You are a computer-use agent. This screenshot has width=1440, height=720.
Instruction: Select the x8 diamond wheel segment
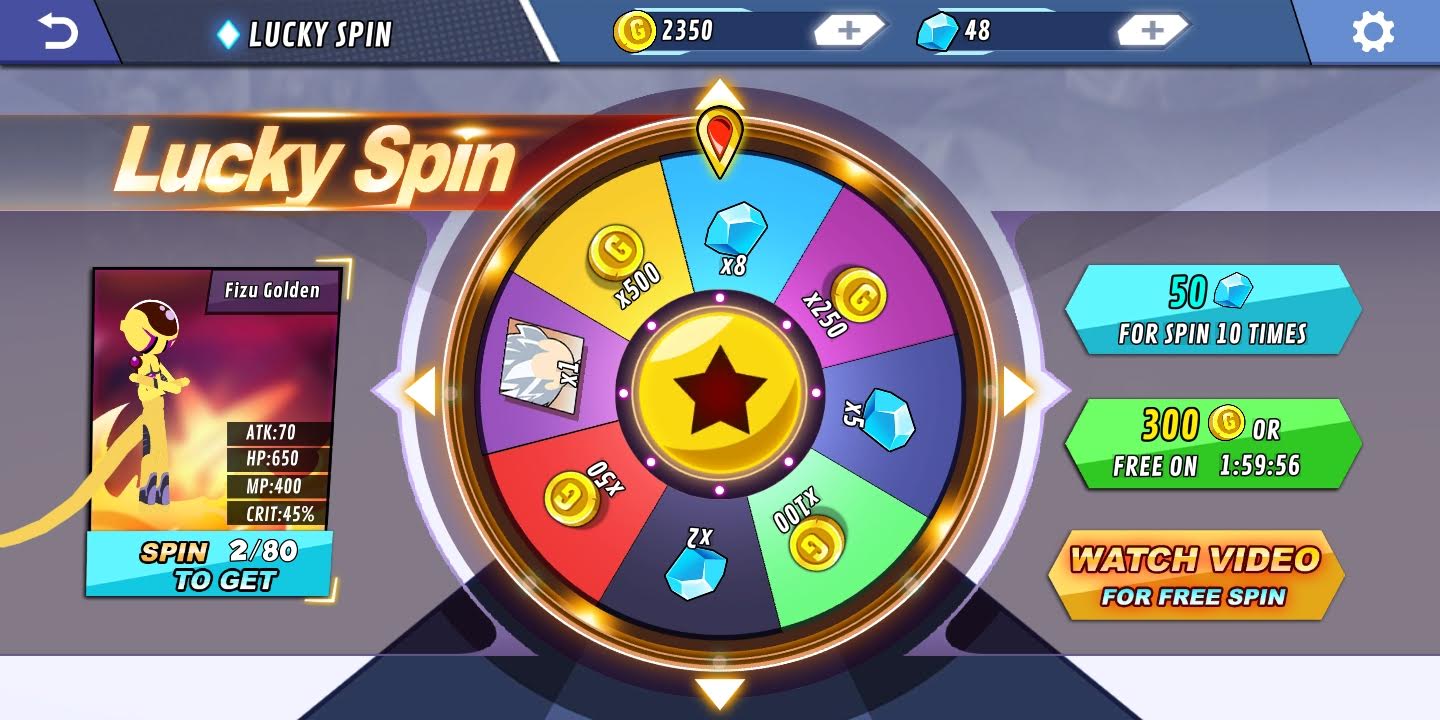pyautogui.click(x=737, y=230)
